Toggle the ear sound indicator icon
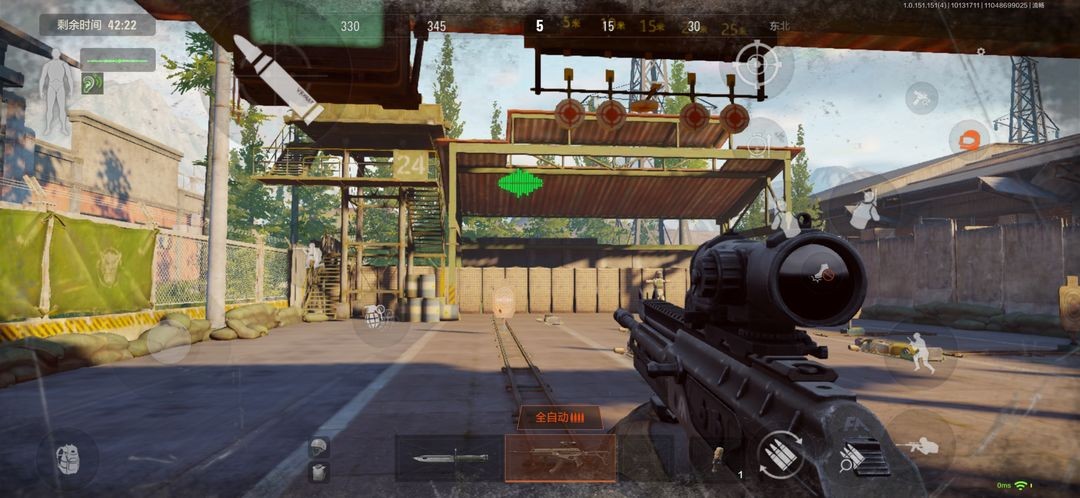1080x498 pixels. pos(91,84)
